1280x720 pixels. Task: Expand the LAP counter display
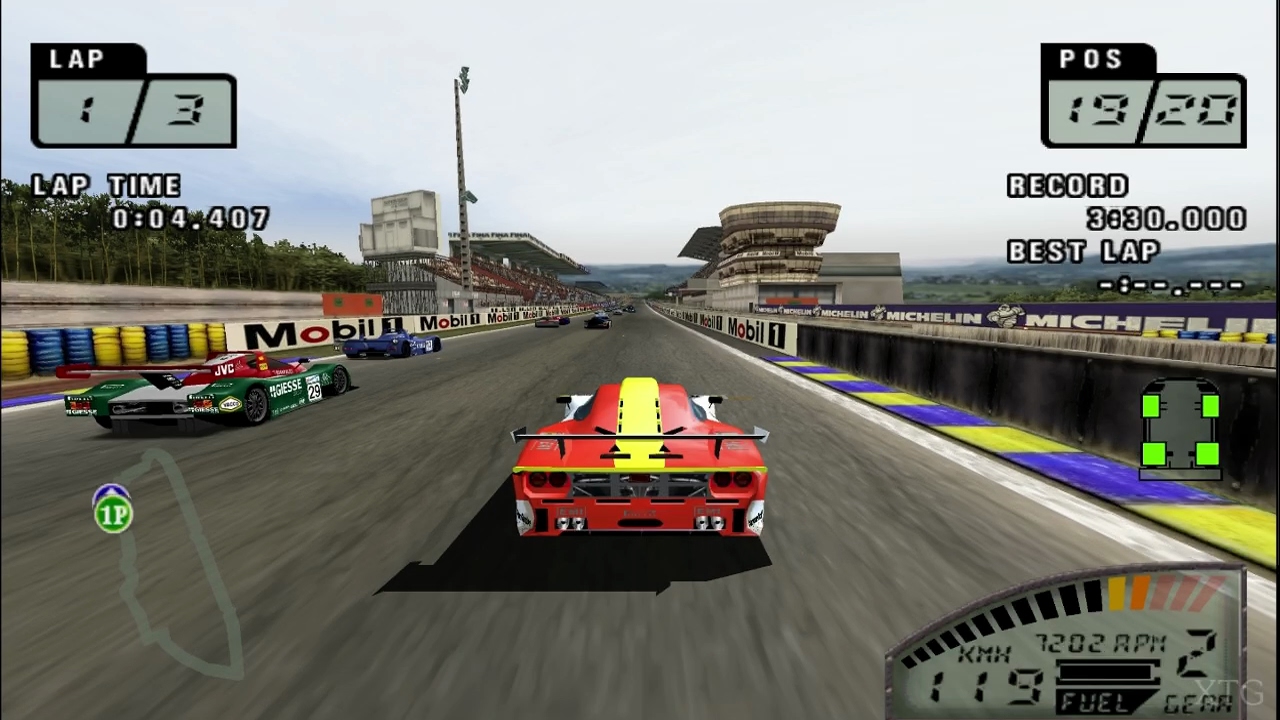(133, 95)
